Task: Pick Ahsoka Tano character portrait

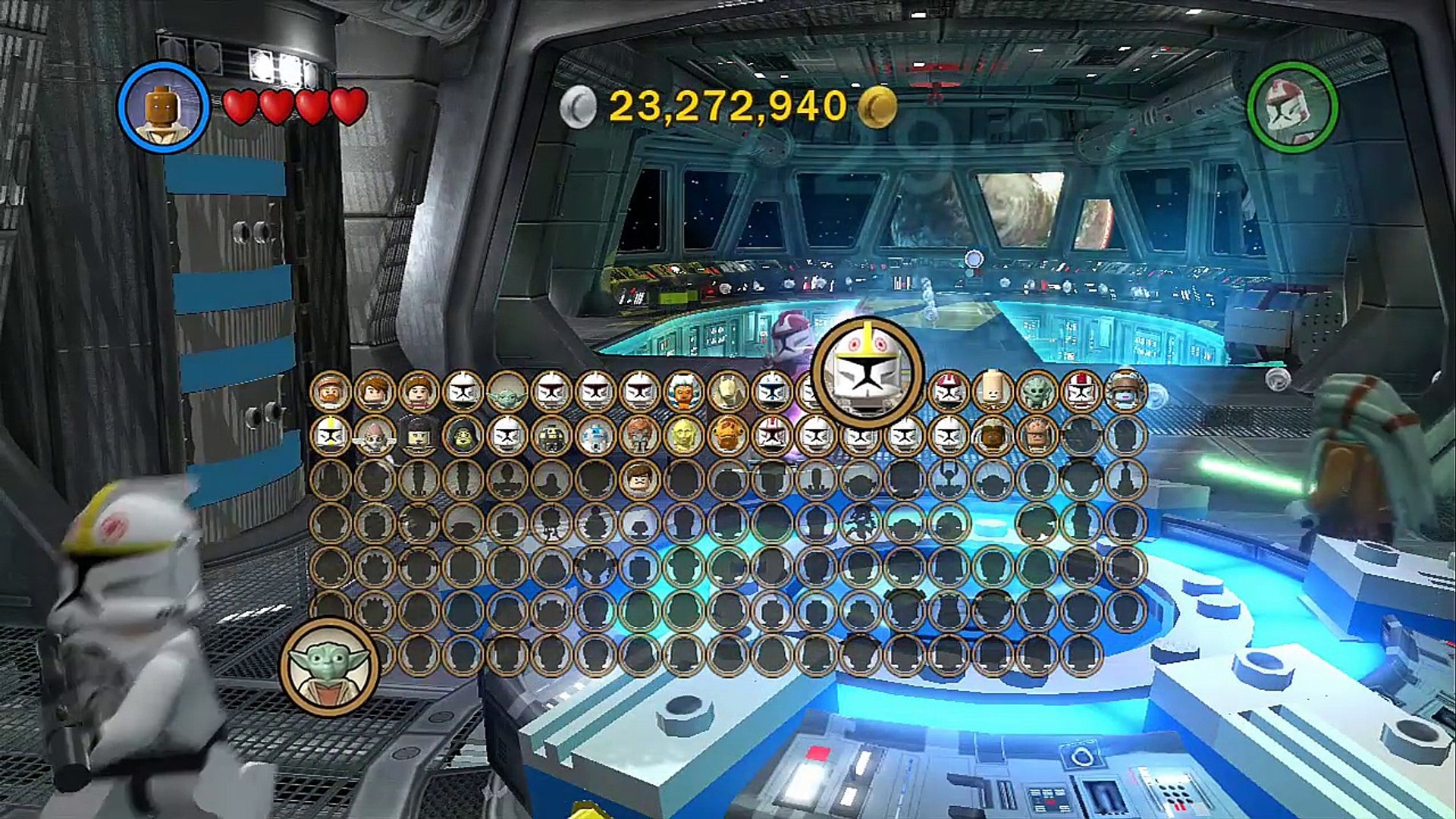Action: pyautogui.click(x=682, y=391)
